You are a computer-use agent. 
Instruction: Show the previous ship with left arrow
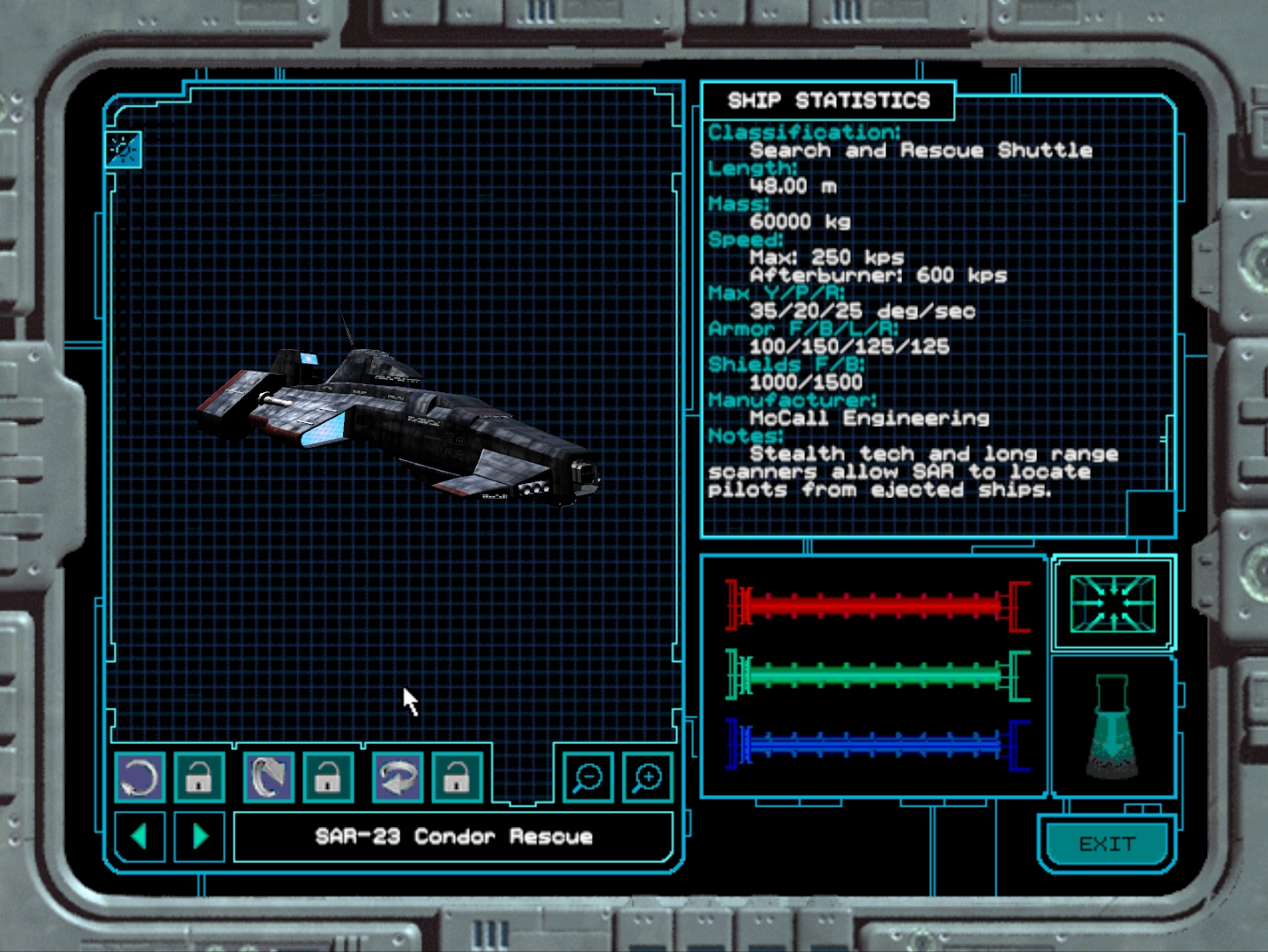click(x=139, y=836)
